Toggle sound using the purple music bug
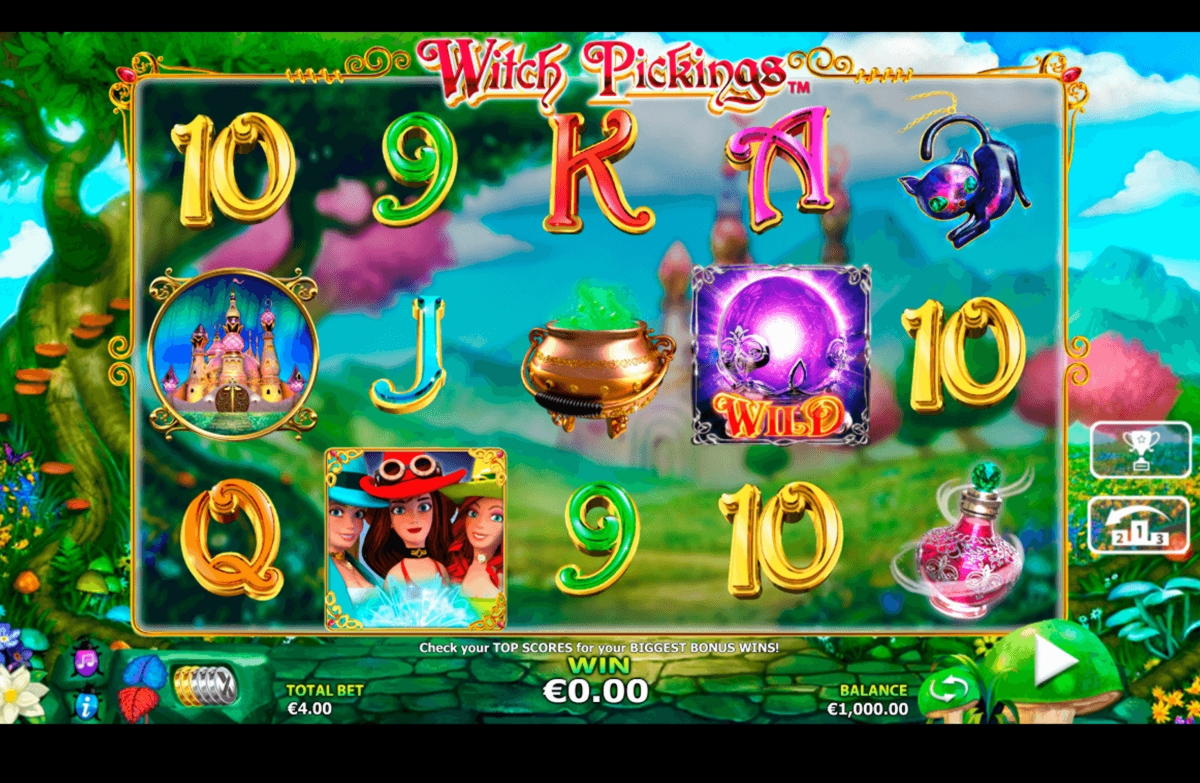Viewport: 1200px width, 783px height. pyautogui.click(x=86, y=664)
